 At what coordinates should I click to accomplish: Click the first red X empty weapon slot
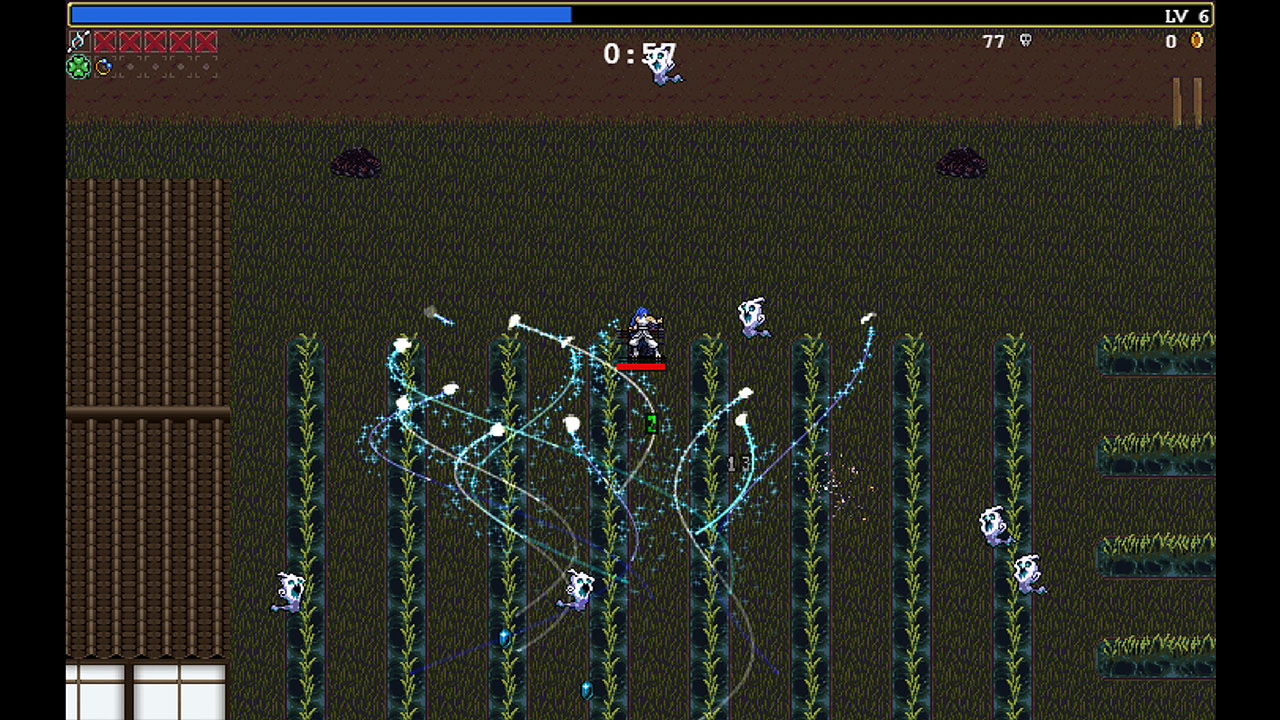click(x=104, y=43)
